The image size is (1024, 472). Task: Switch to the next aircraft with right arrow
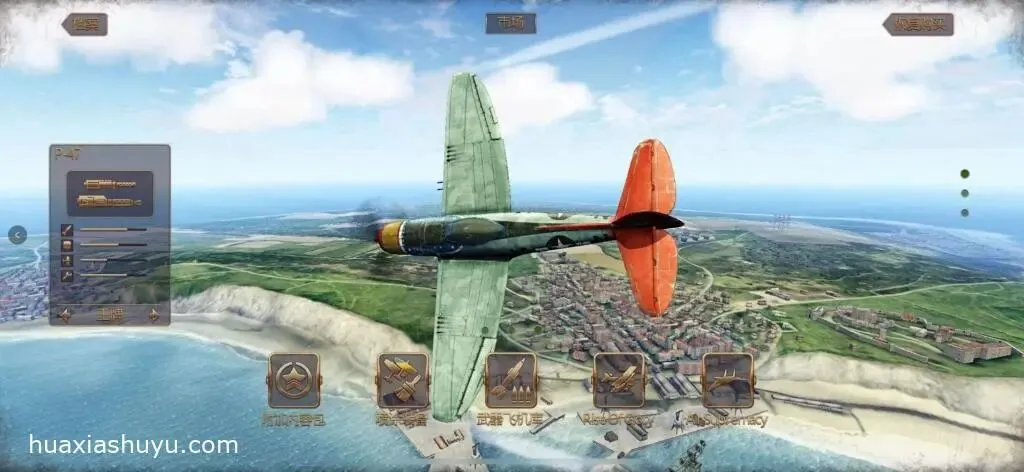coord(154,315)
